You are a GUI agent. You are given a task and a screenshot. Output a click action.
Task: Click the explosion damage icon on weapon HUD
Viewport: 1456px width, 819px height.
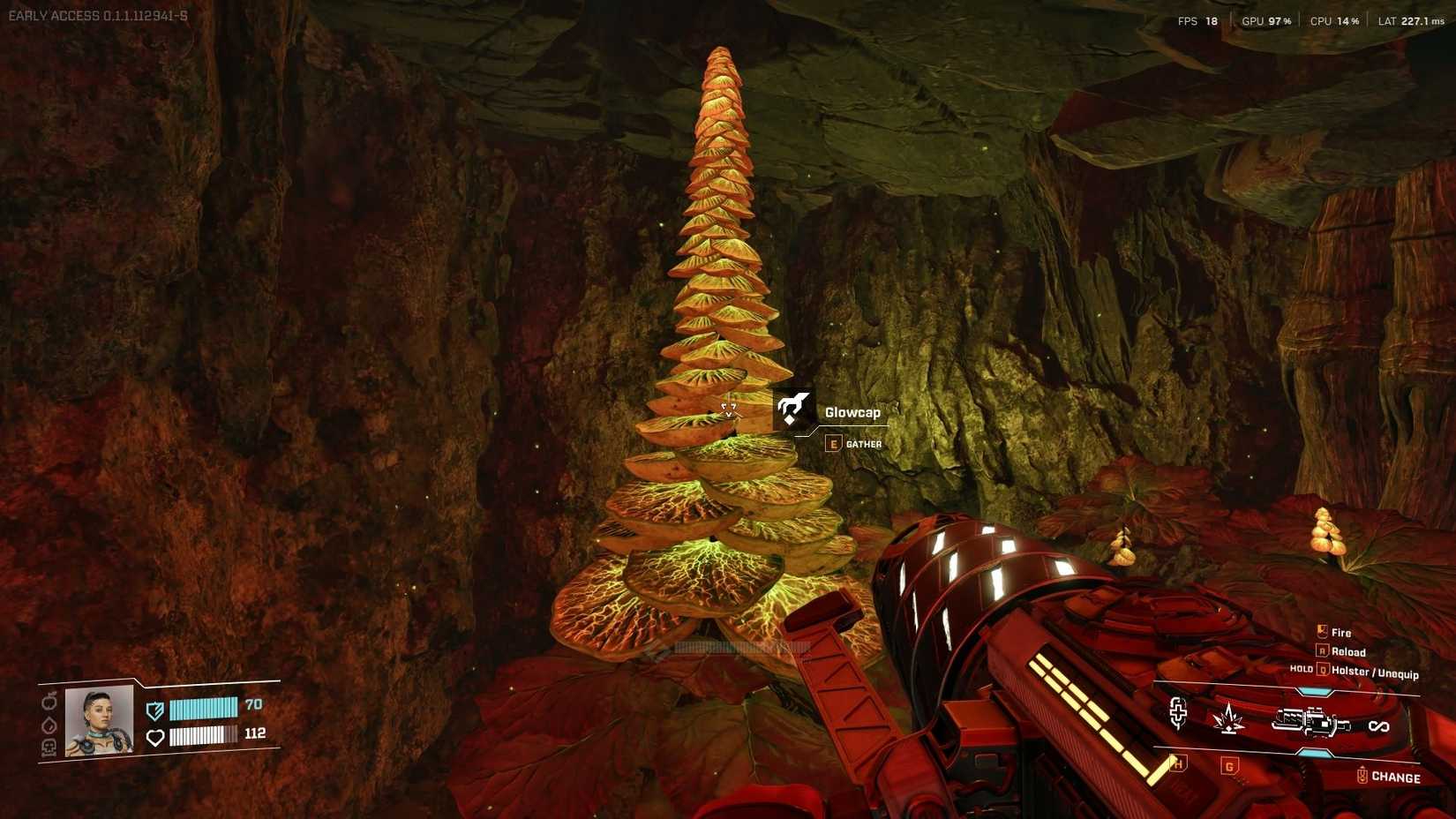(1228, 719)
